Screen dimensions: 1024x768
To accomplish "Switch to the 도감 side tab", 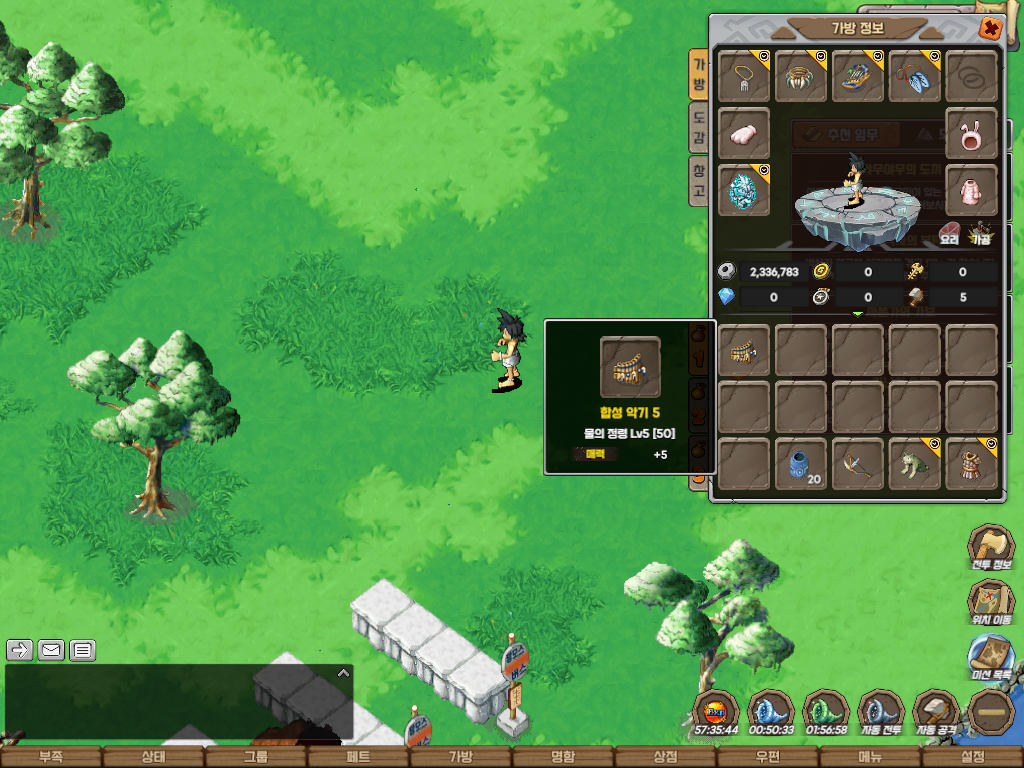I will 699,130.
